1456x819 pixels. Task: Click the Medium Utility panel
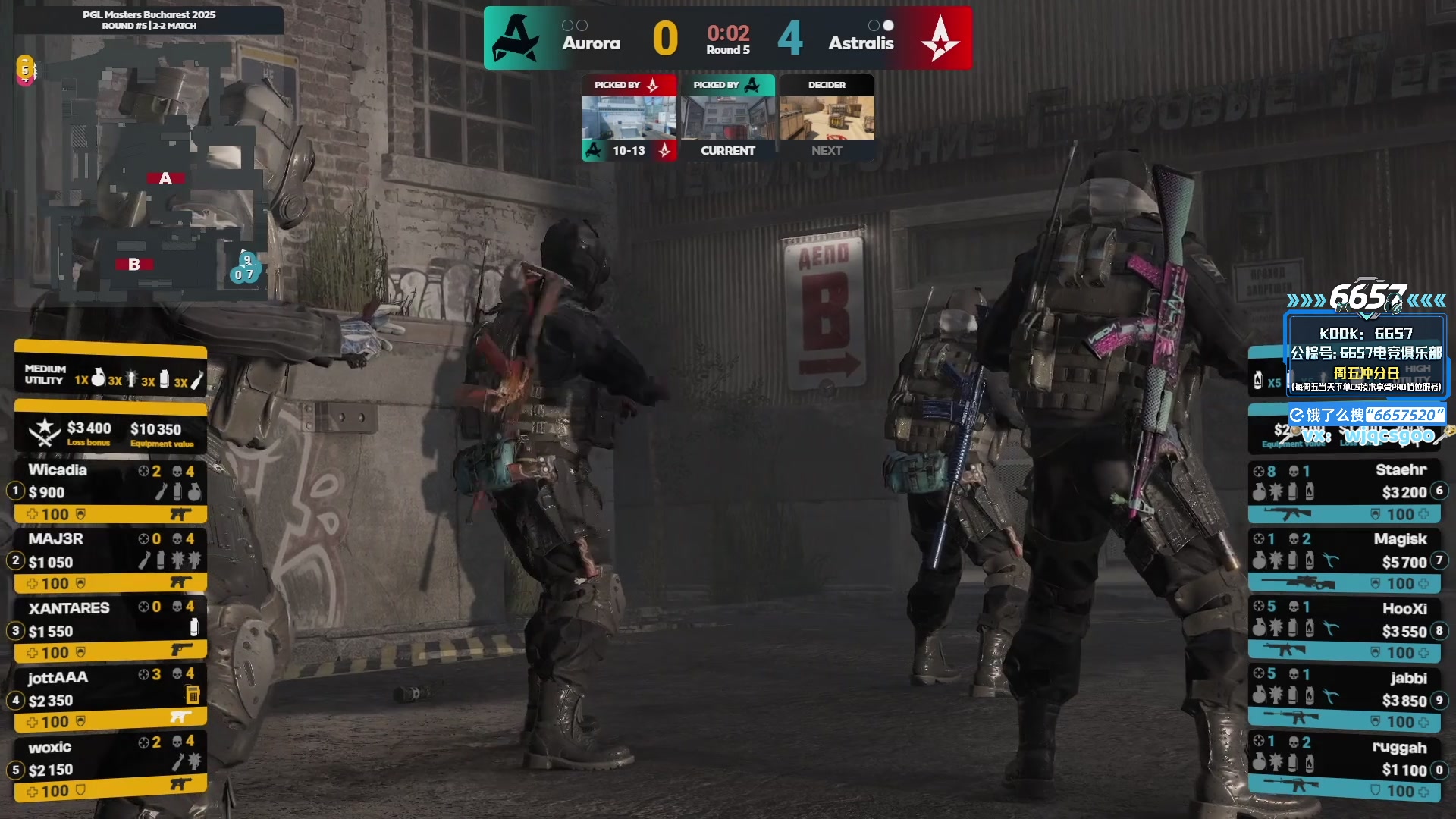(111, 375)
